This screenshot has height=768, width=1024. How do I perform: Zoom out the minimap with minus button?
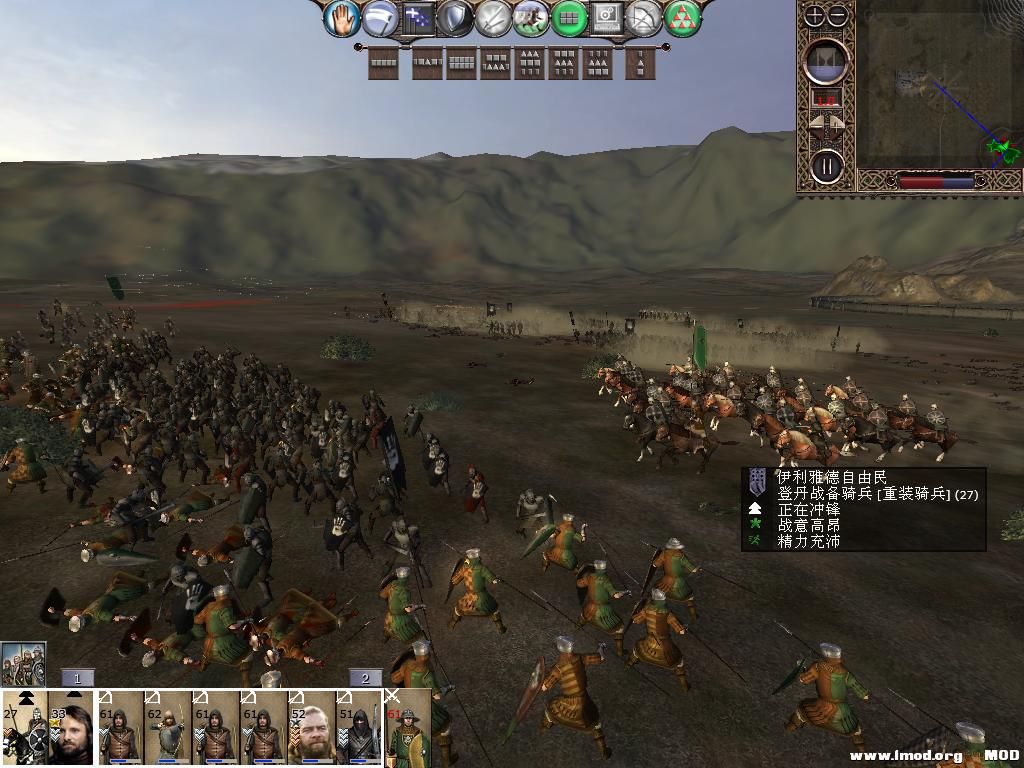click(x=838, y=16)
